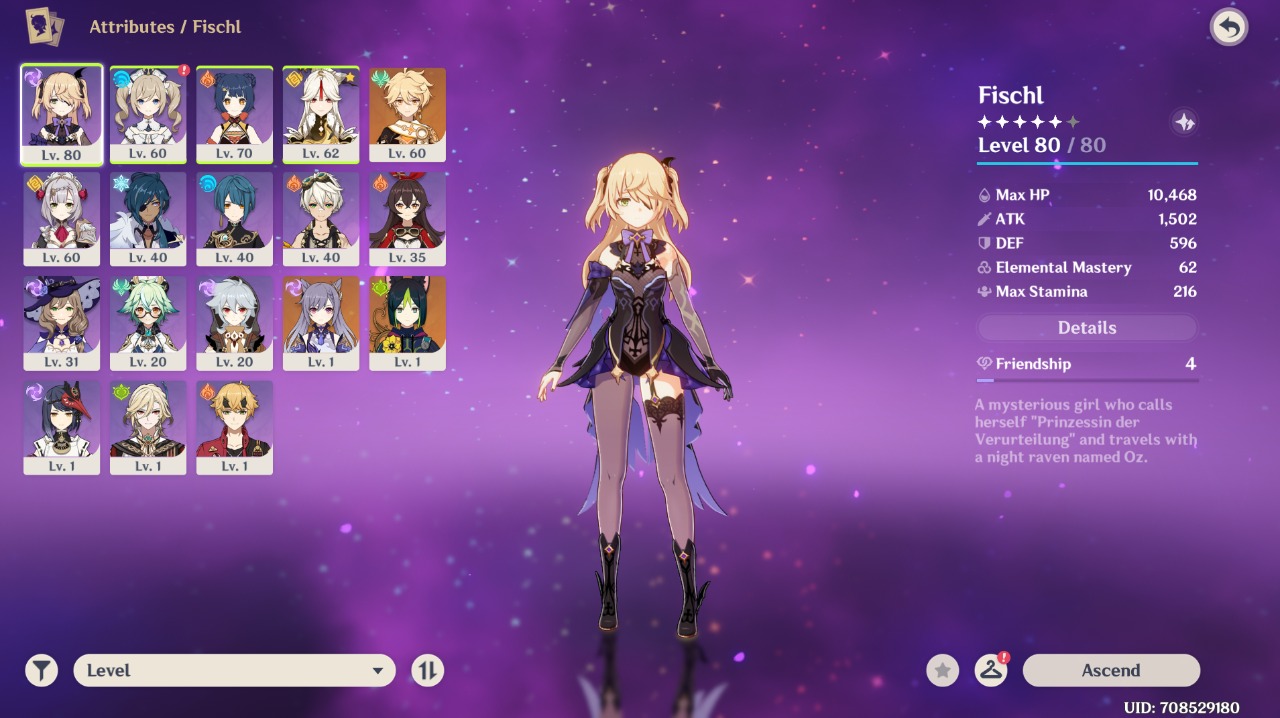This screenshot has height=718, width=1280.
Task: Open the constellation sparkle icon
Action: point(1184,122)
